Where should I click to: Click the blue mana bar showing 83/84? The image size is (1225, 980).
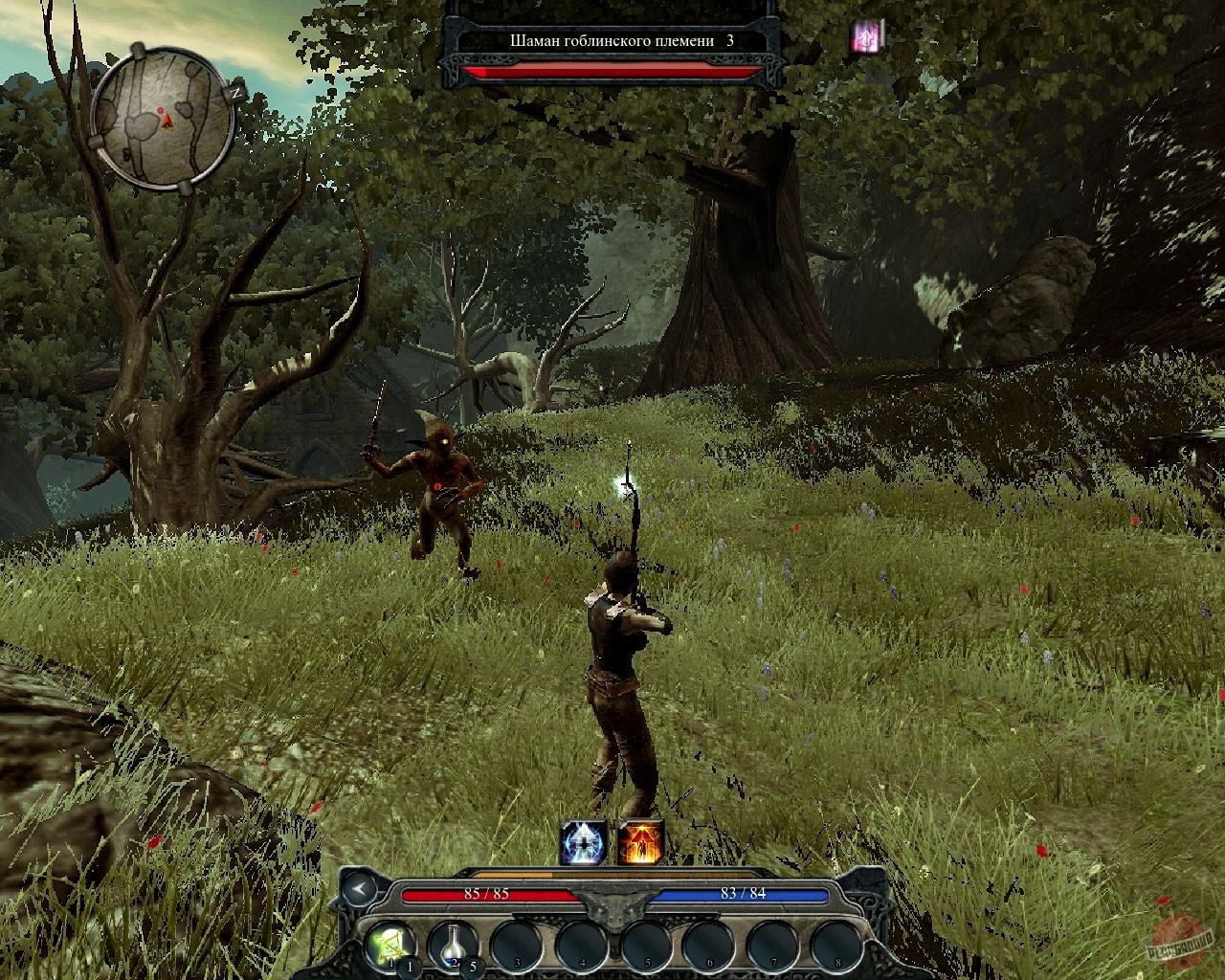click(742, 893)
